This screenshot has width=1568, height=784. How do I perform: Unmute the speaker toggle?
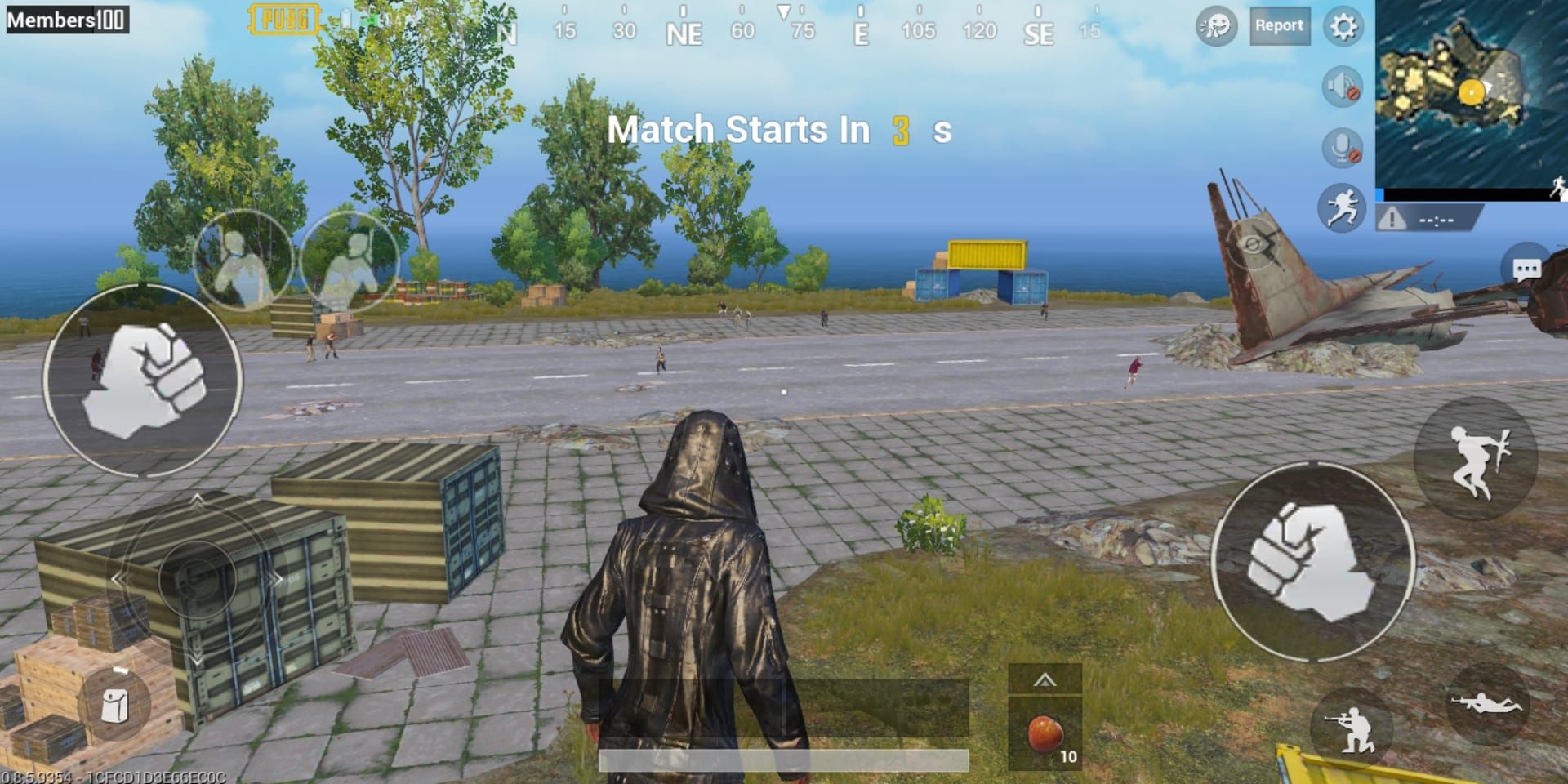[1342, 85]
